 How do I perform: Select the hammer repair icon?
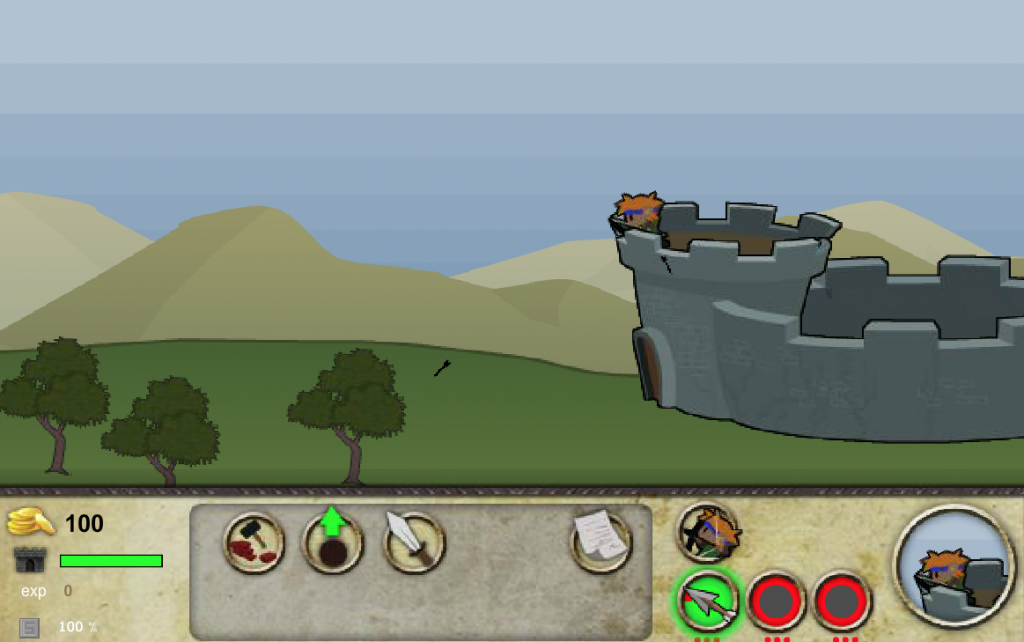(x=254, y=542)
